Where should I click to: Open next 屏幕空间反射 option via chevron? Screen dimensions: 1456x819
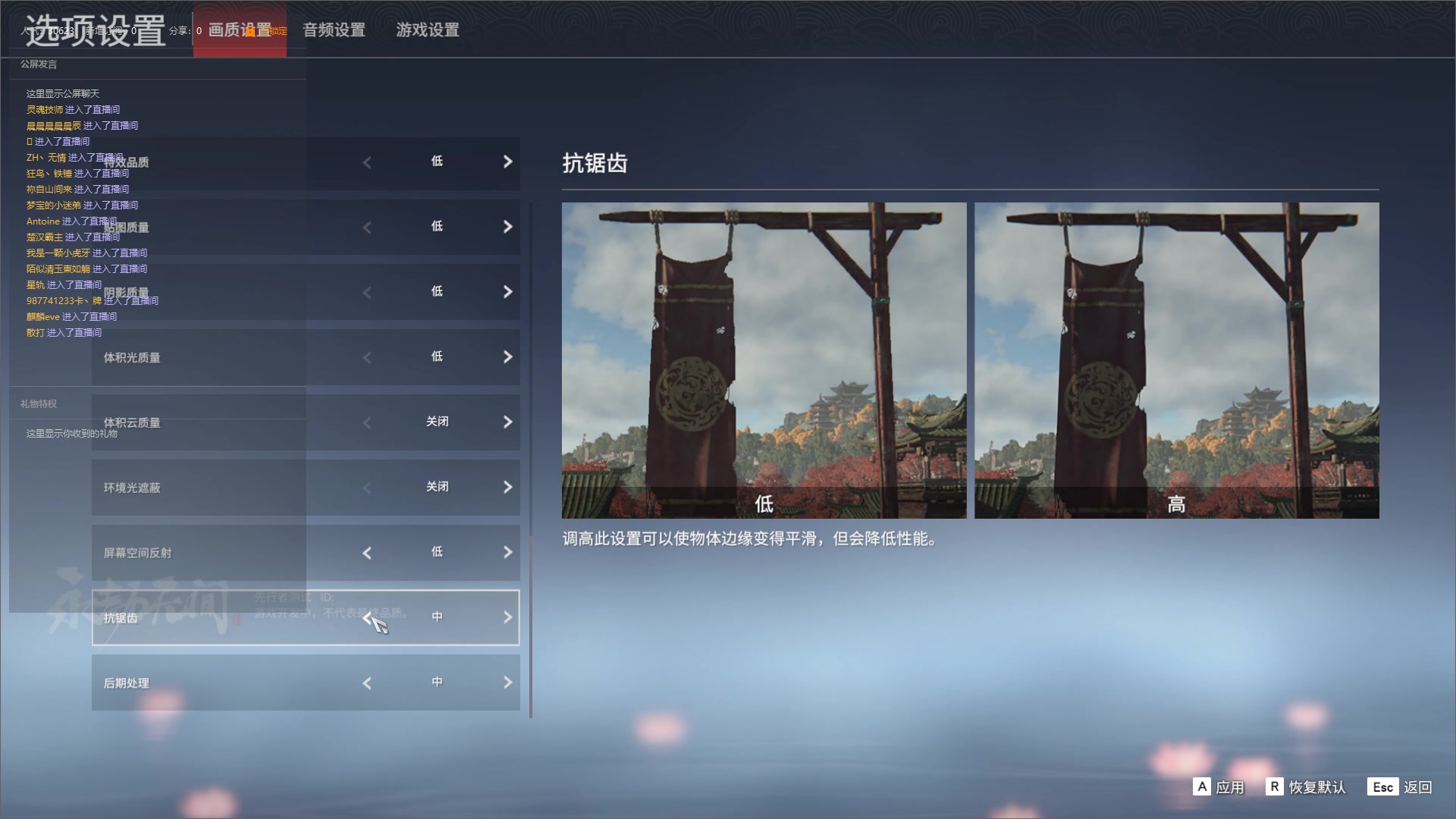(508, 552)
